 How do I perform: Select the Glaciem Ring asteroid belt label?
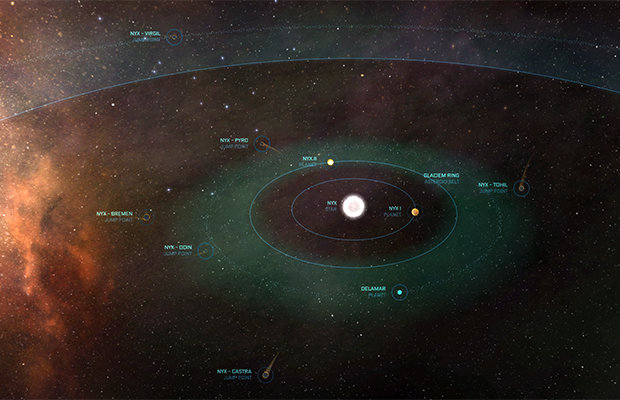coord(440,177)
